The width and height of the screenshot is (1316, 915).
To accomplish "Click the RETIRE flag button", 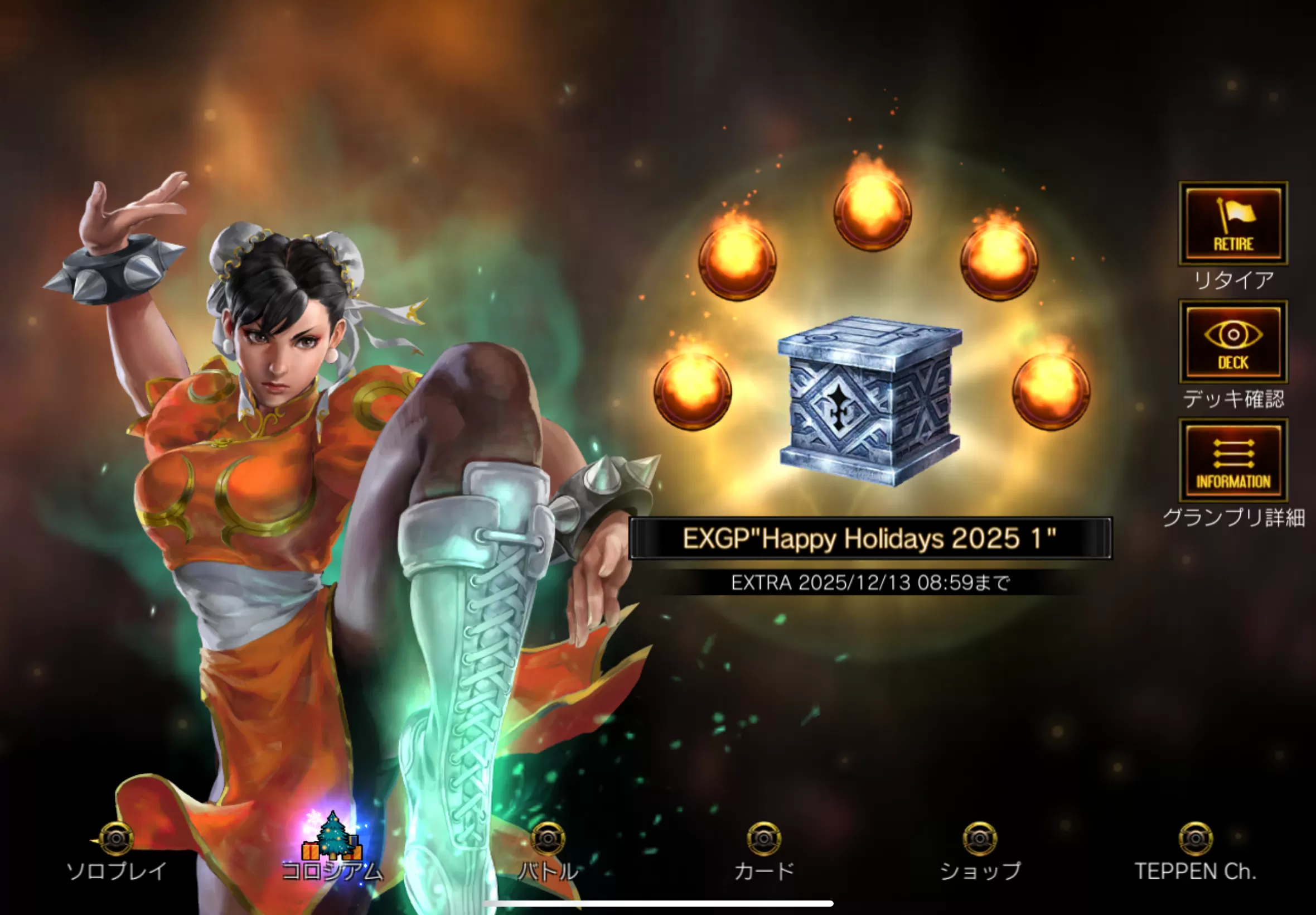I will click(1232, 224).
